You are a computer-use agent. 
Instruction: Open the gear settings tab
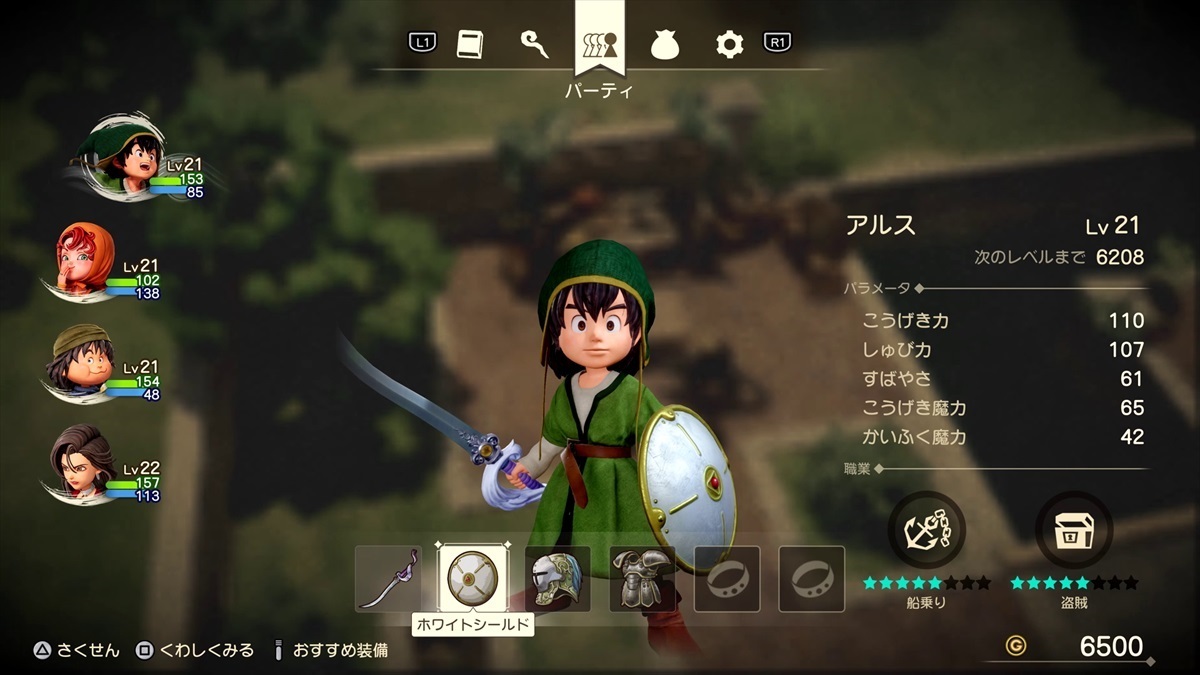click(x=729, y=44)
